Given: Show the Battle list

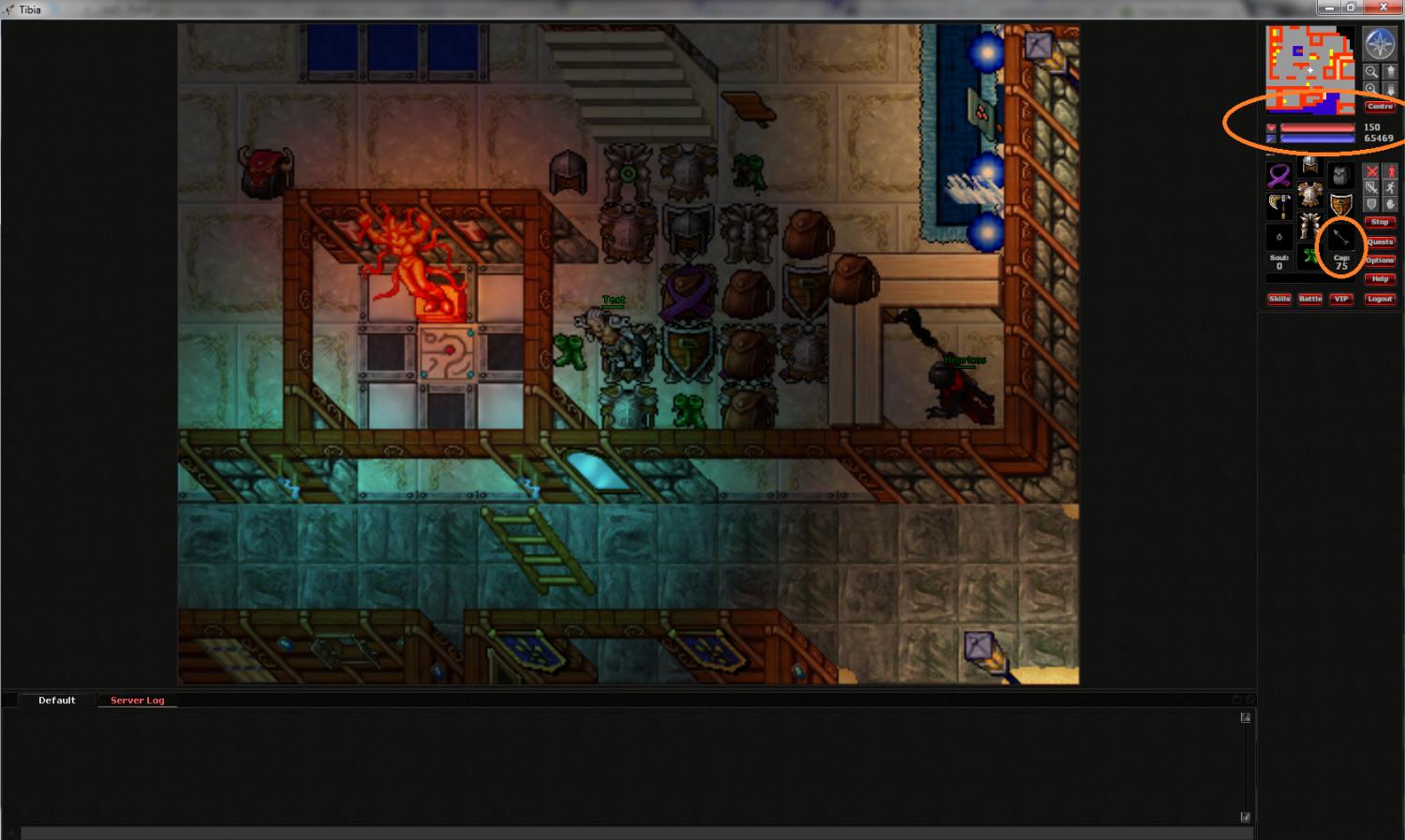Looking at the screenshot, I should [x=1310, y=299].
